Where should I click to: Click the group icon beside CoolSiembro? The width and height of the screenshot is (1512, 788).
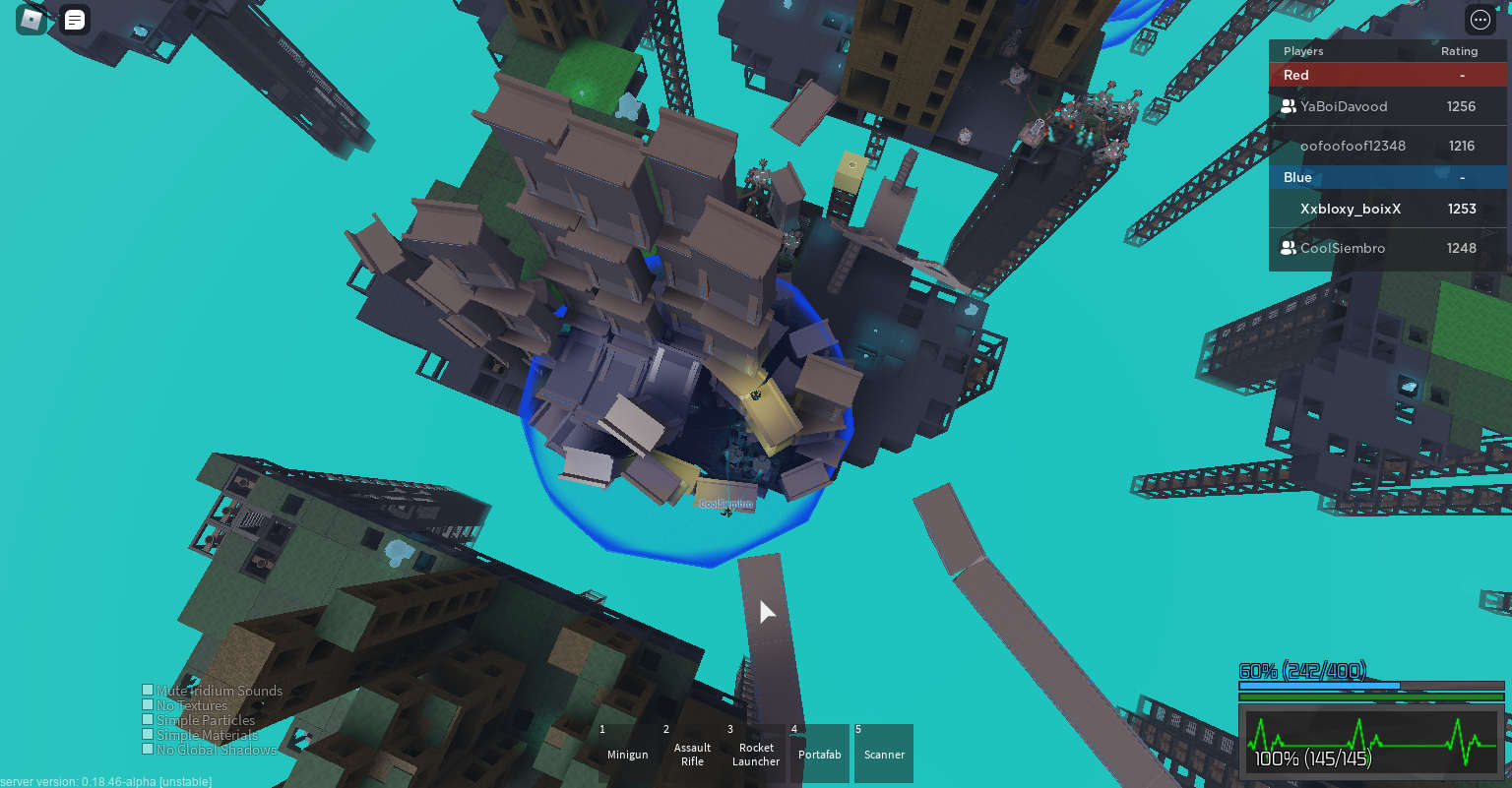pyautogui.click(x=1288, y=248)
